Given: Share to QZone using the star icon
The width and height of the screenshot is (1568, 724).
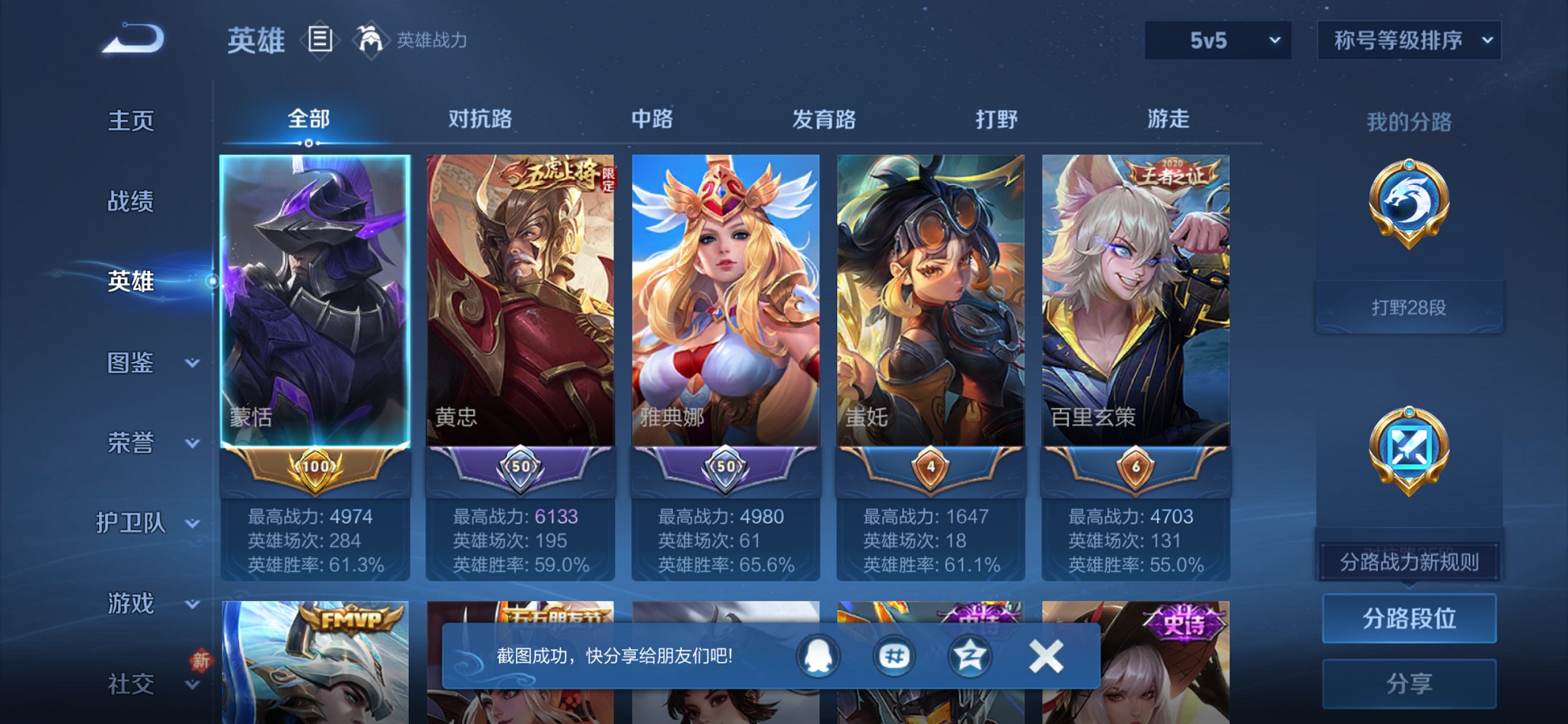Looking at the screenshot, I should coord(969,656).
